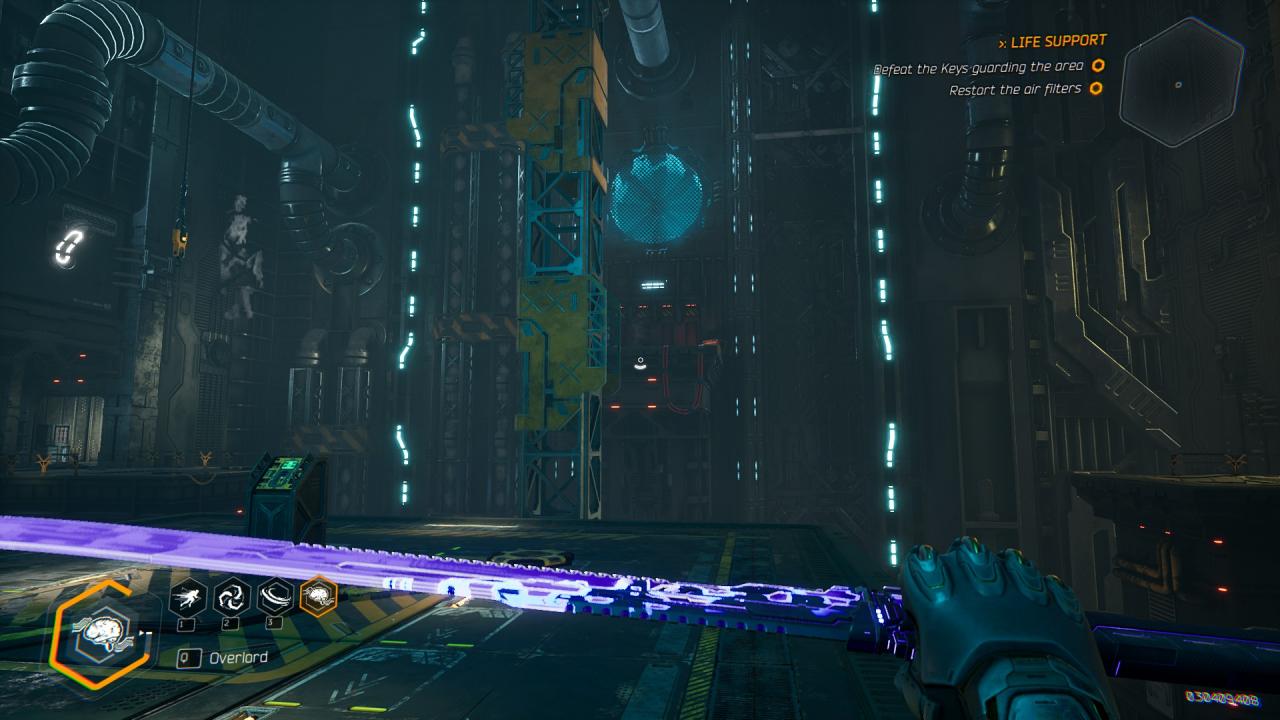Select the Blink dashing-figure ability
1280x720 pixels.
[188, 597]
